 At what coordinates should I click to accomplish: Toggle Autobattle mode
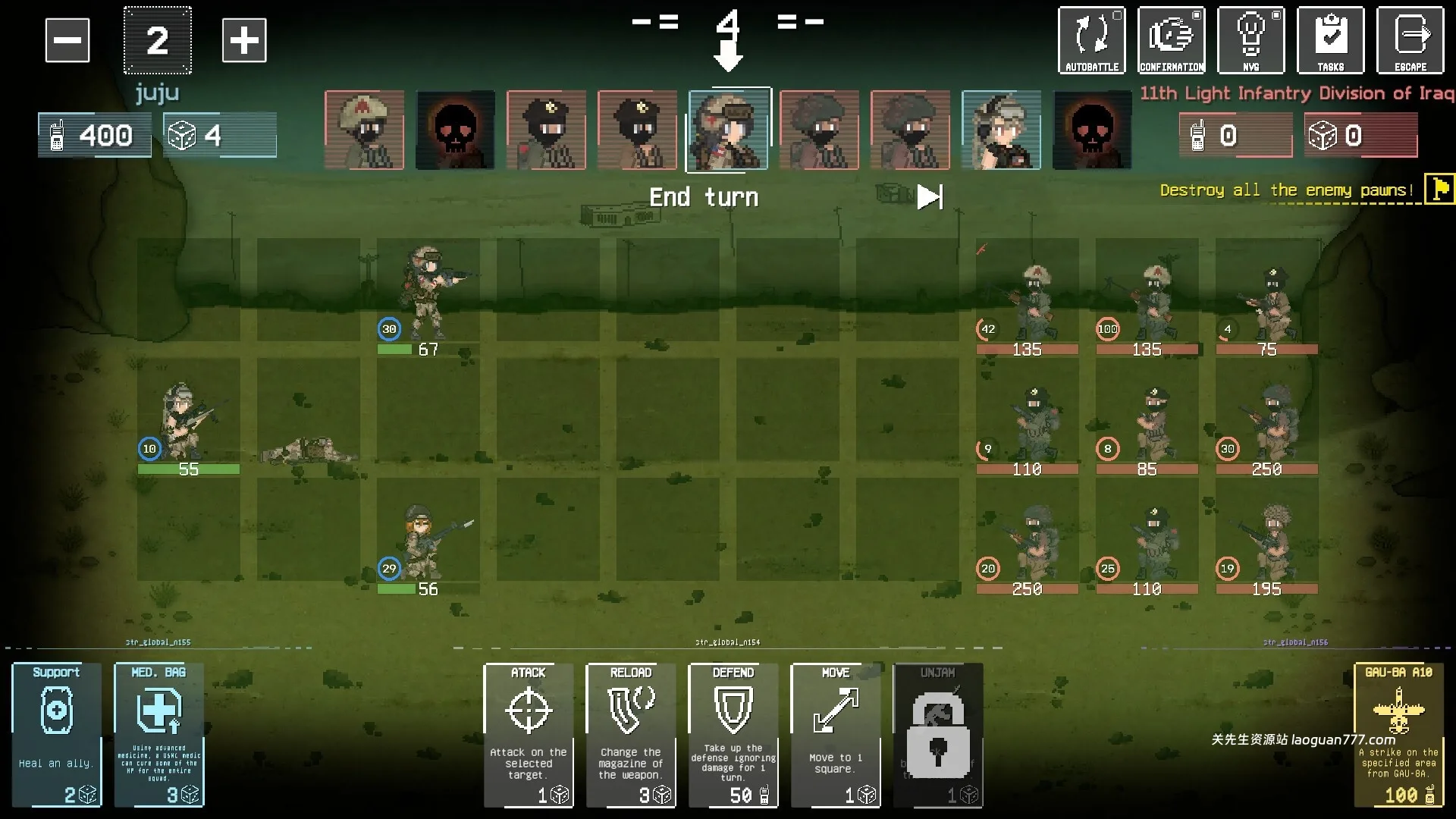pyautogui.click(x=1092, y=40)
